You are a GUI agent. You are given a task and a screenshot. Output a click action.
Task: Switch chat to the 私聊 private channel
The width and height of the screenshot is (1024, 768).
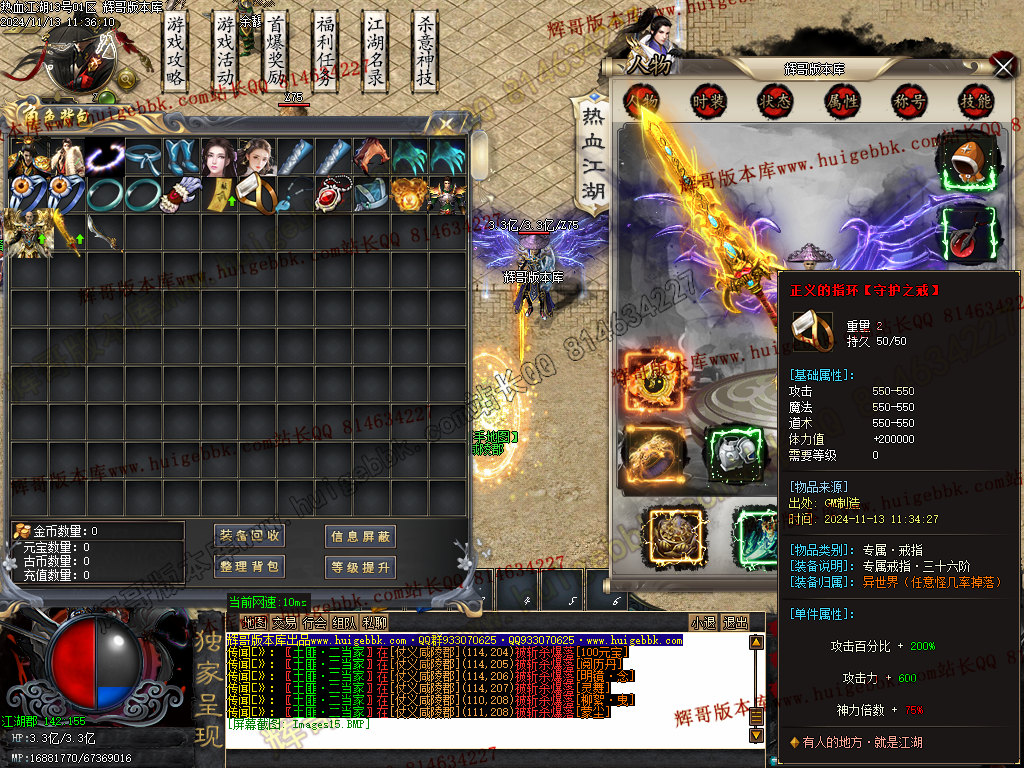pos(375,622)
